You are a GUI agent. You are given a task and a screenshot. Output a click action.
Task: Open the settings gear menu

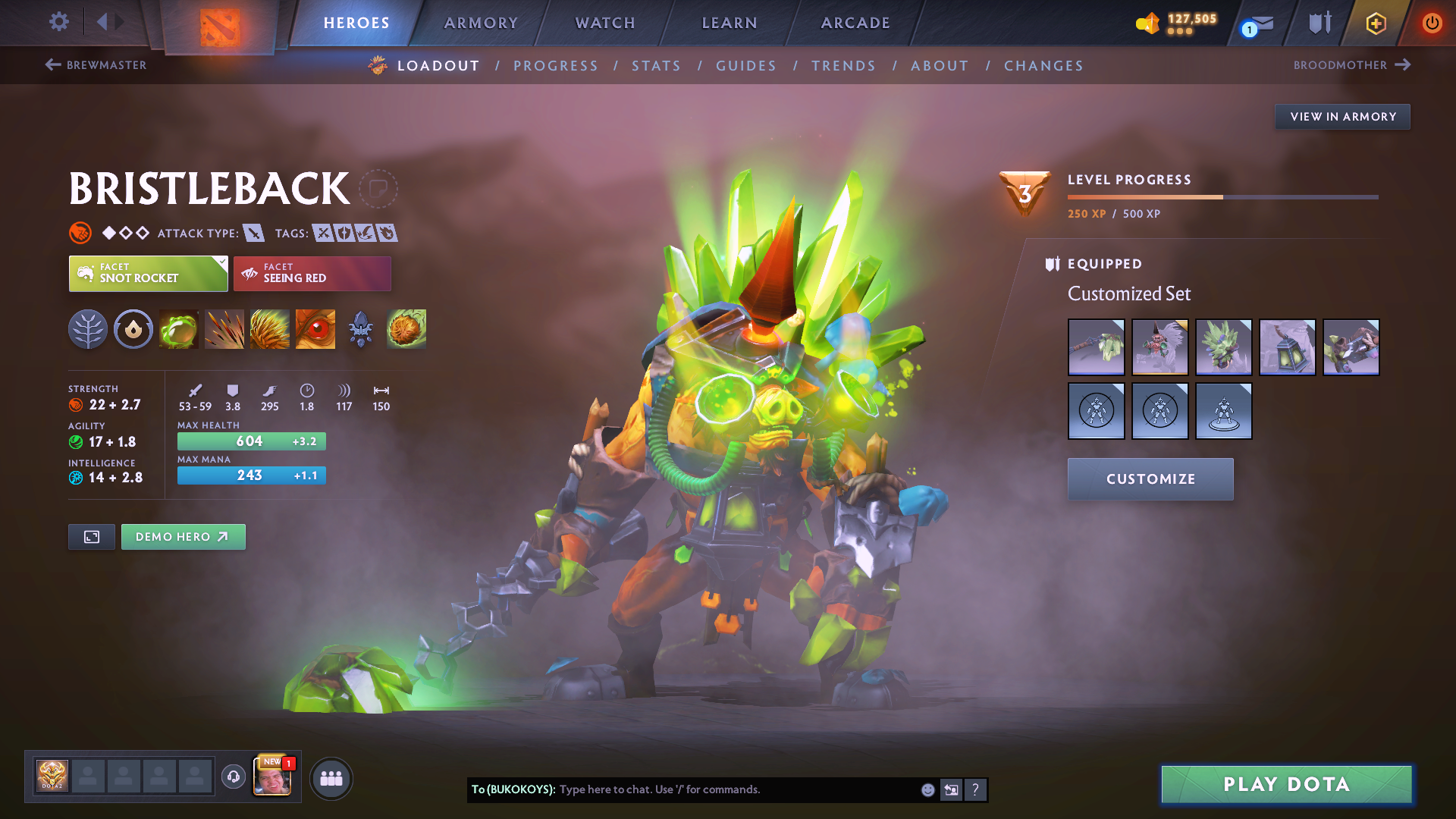tap(58, 22)
